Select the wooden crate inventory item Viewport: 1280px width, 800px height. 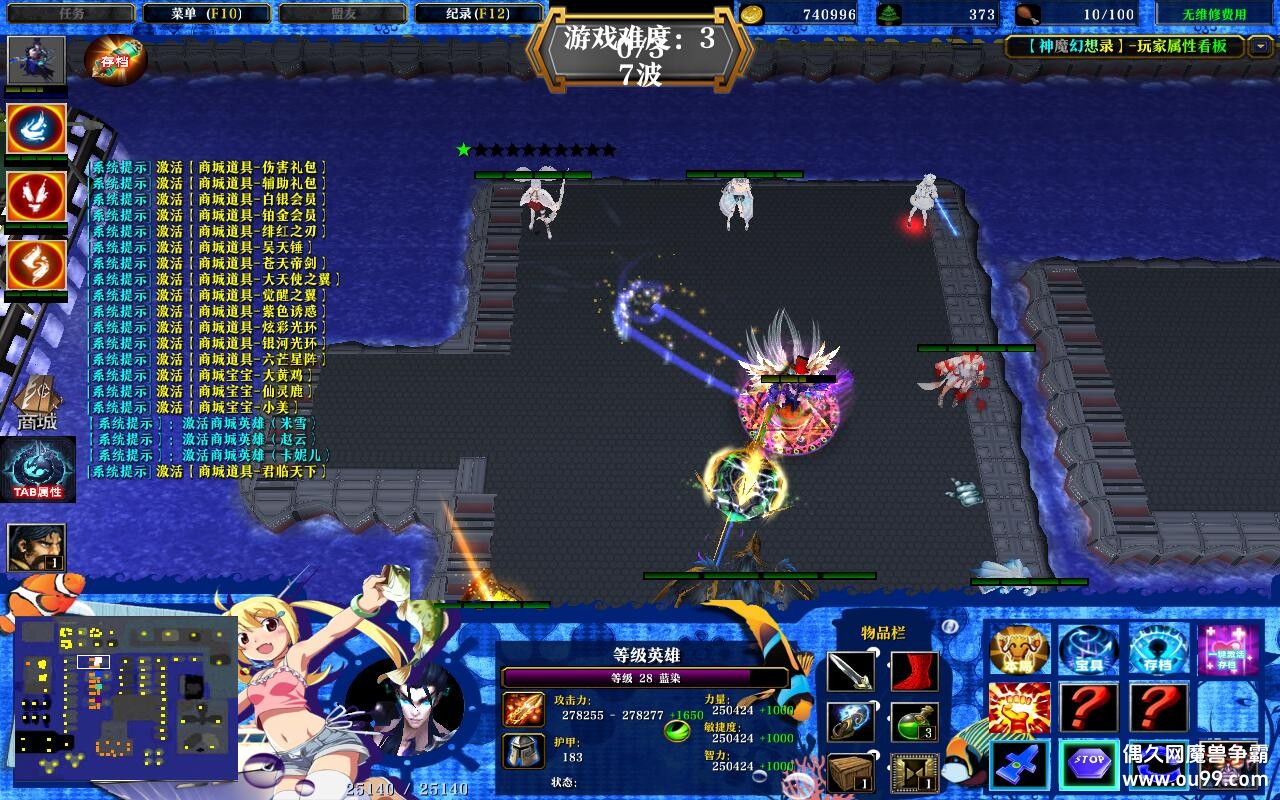[x=851, y=772]
